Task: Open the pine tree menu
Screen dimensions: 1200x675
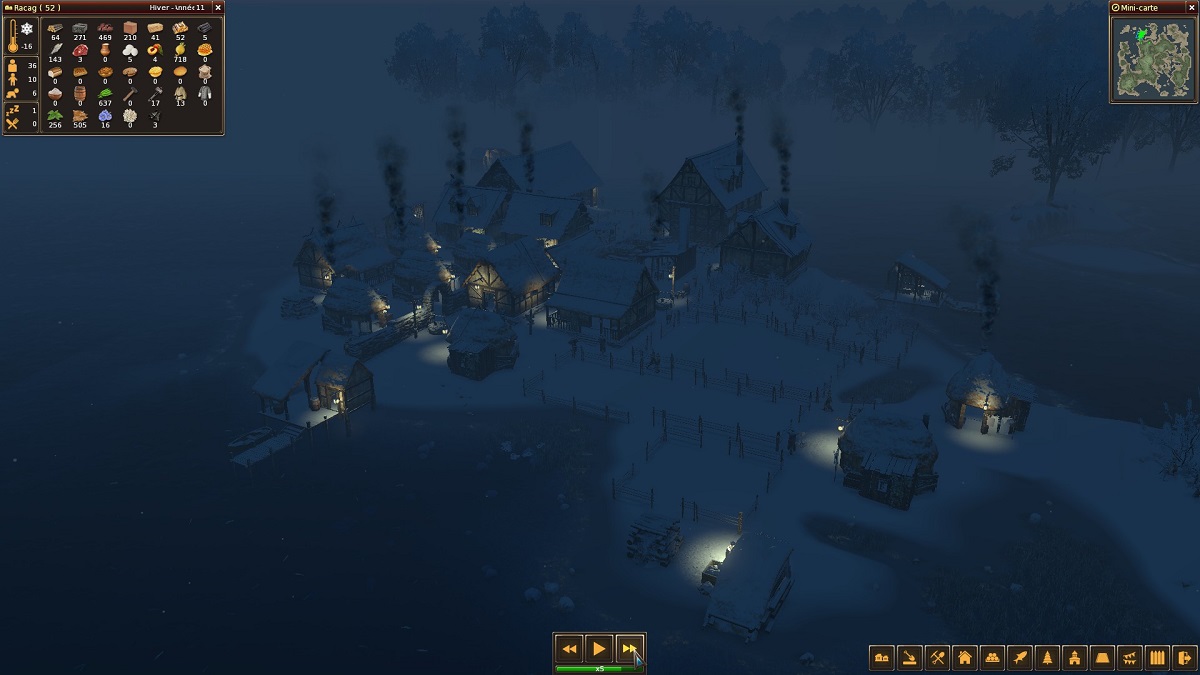Action: click(x=1048, y=658)
